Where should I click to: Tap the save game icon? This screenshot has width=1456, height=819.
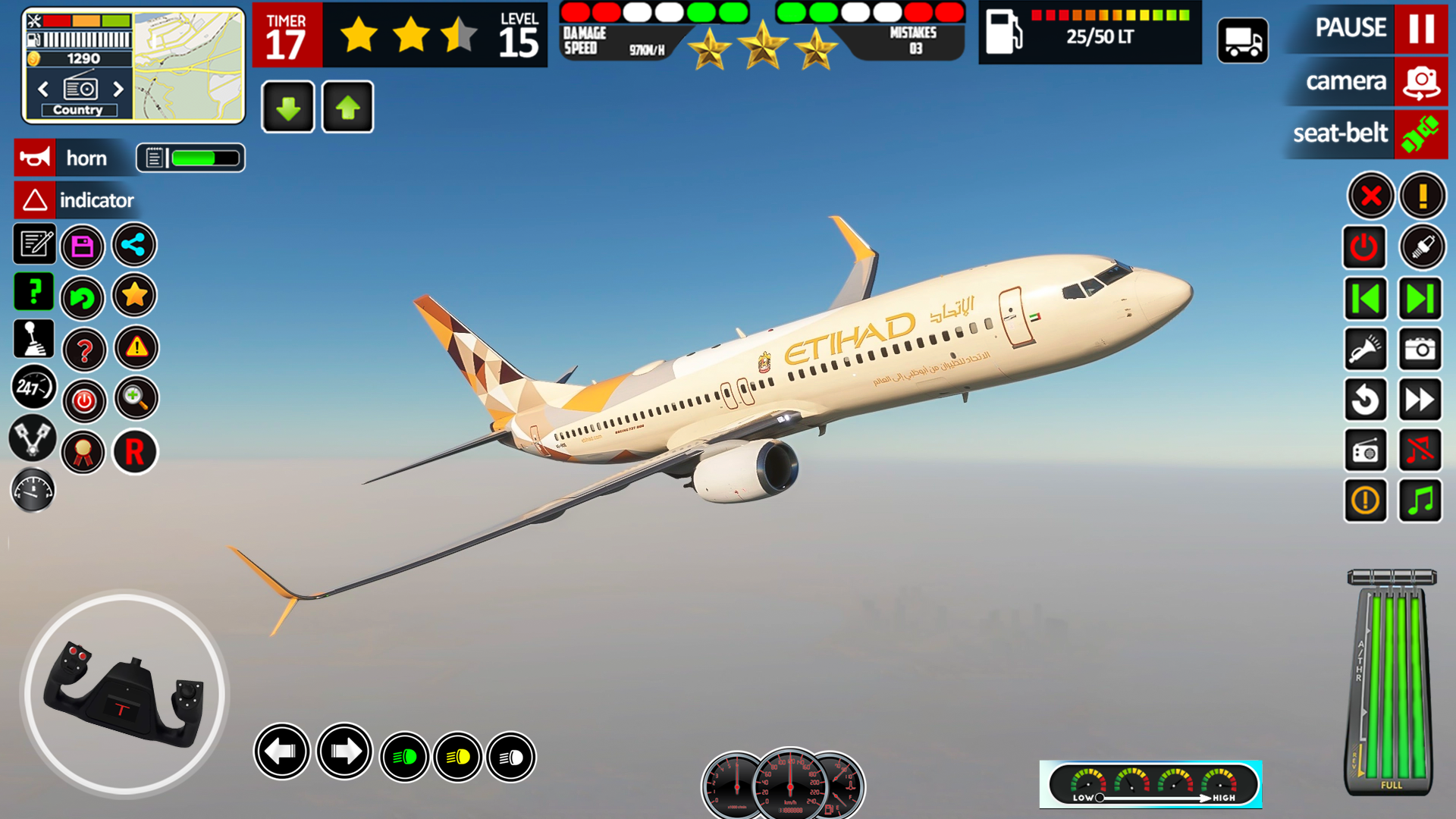(83, 246)
